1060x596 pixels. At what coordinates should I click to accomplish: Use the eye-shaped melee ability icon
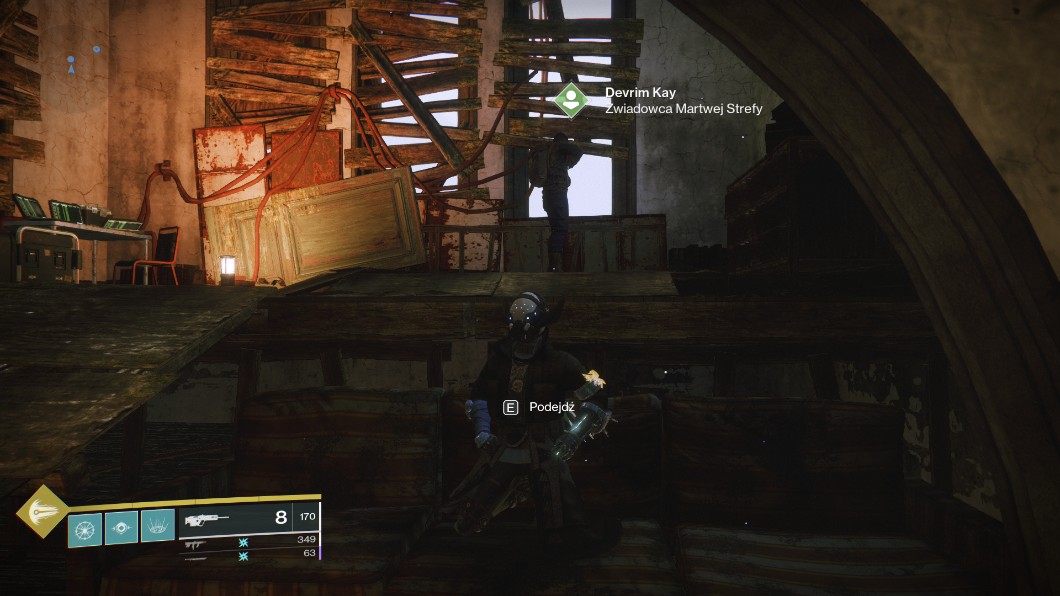(x=121, y=527)
